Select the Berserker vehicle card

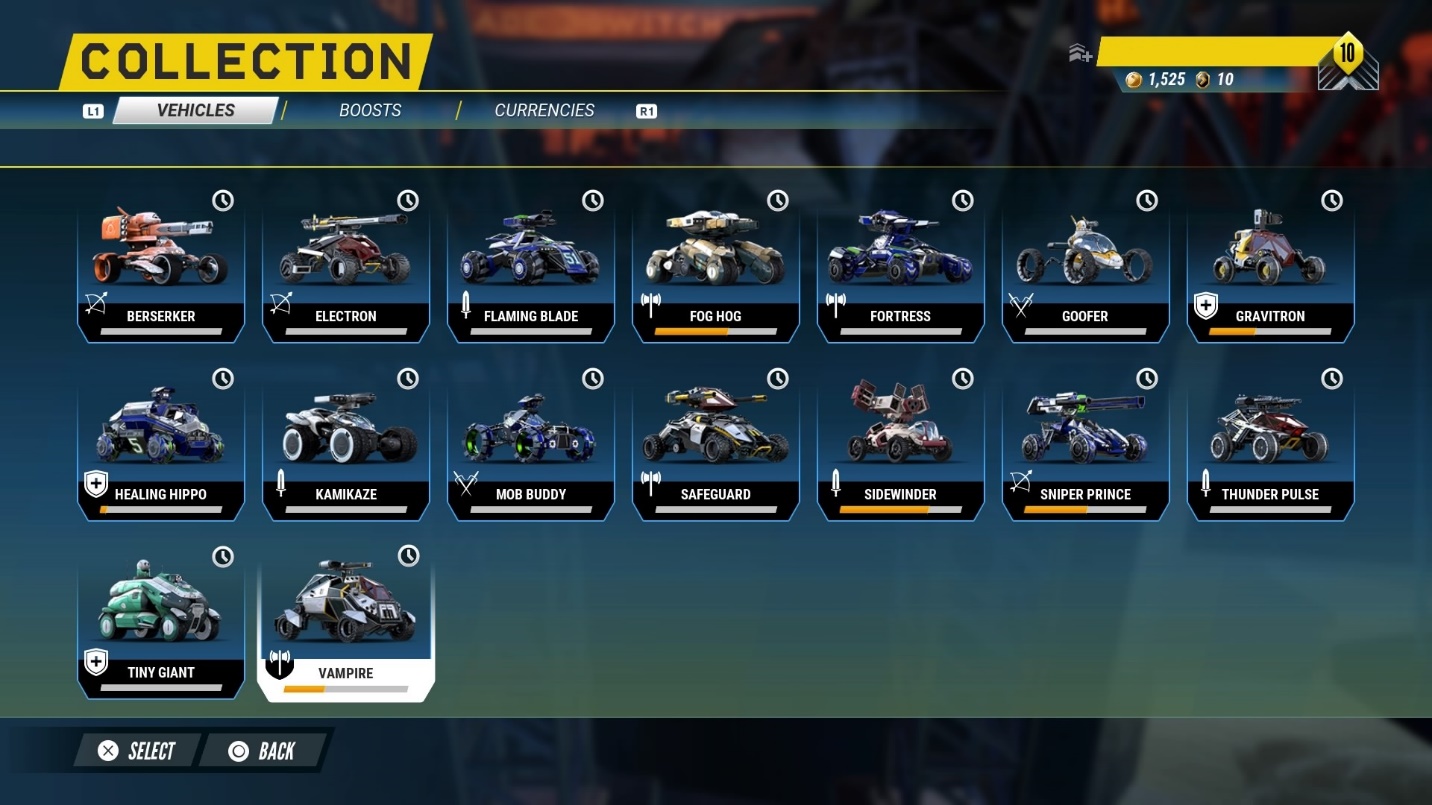(161, 265)
